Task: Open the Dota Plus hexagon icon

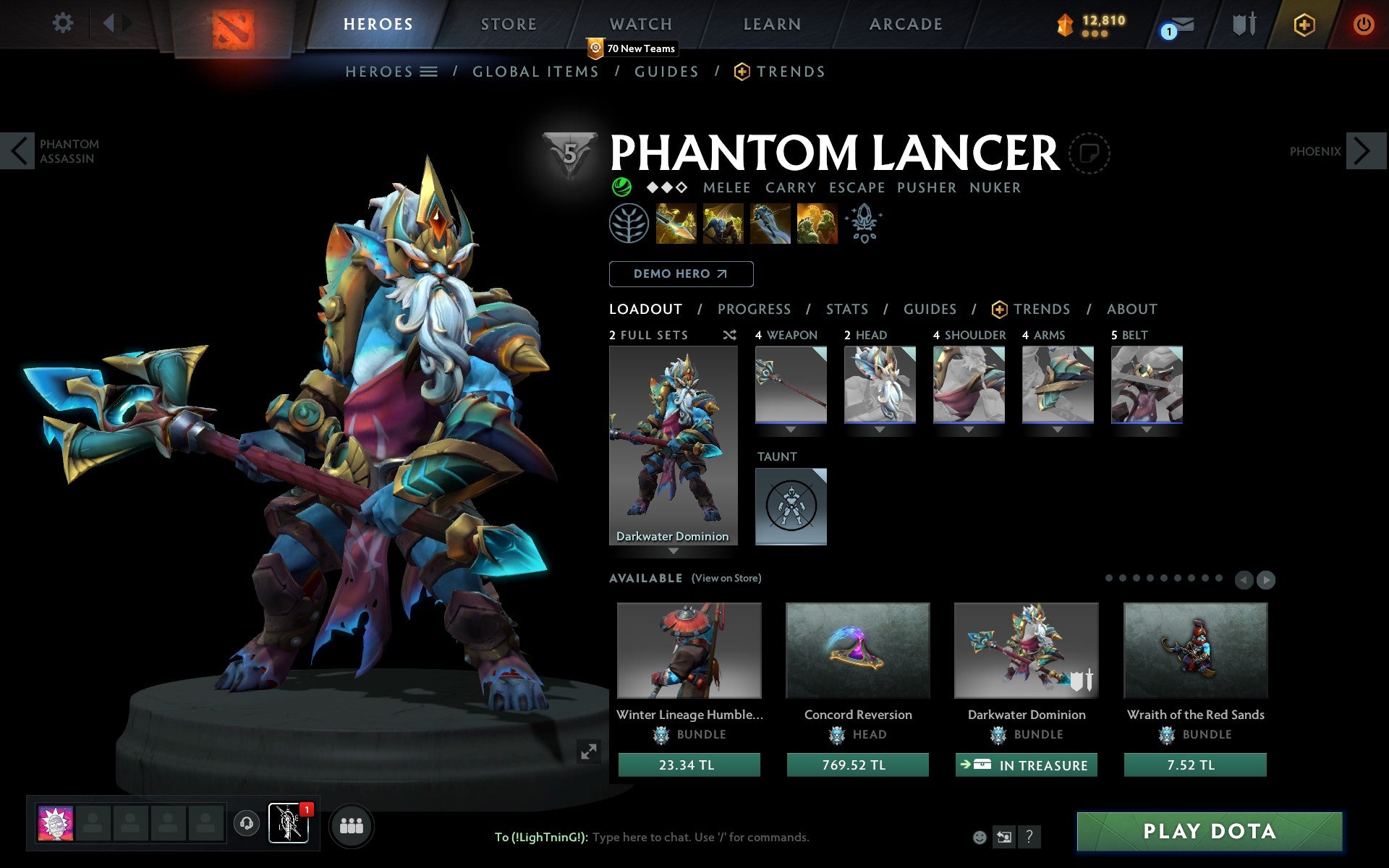Action: click(1304, 24)
